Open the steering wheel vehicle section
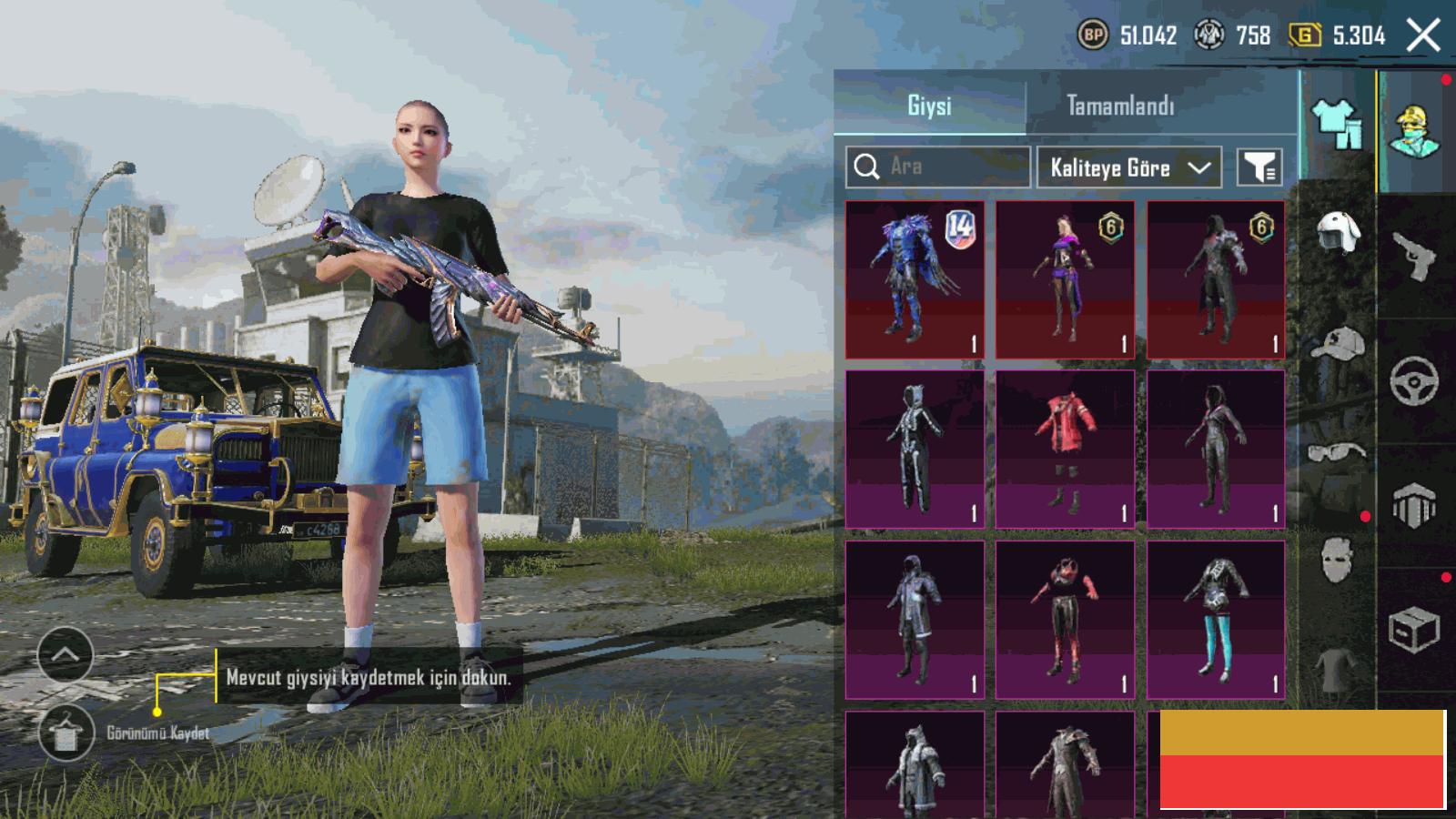 point(1415,380)
